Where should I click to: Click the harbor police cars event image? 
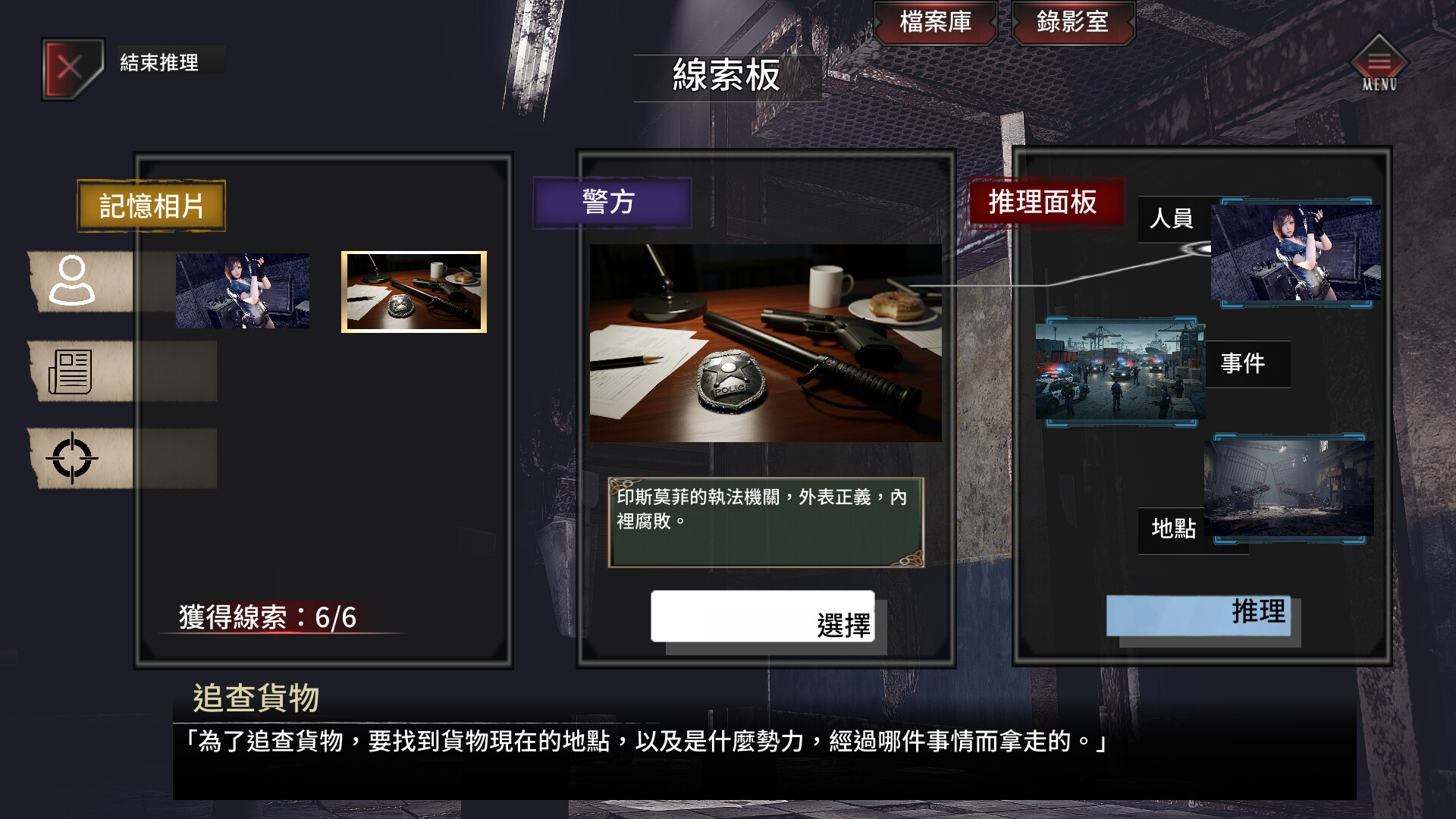tap(1119, 370)
